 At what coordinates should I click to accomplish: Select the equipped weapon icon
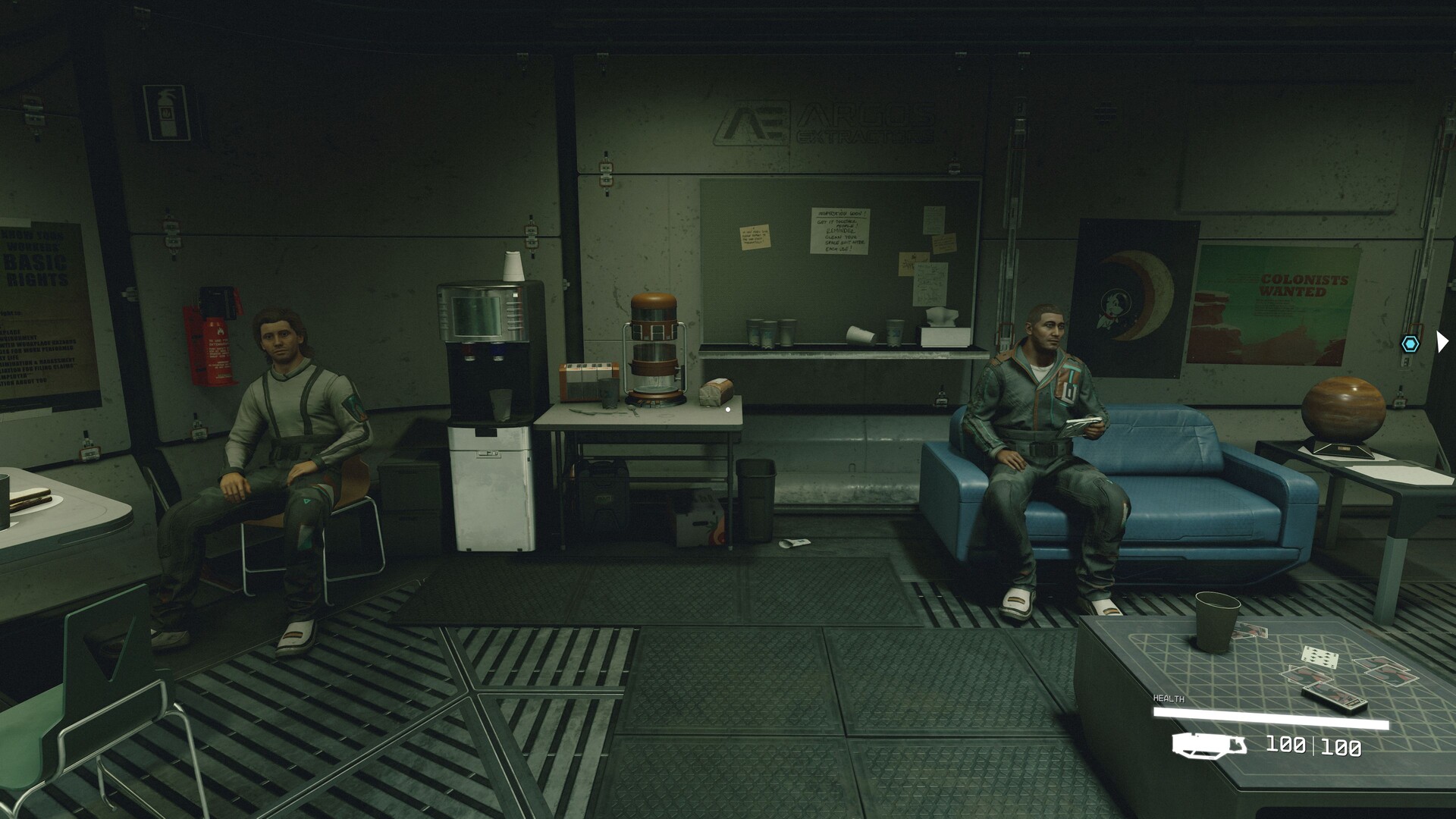[1209, 745]
